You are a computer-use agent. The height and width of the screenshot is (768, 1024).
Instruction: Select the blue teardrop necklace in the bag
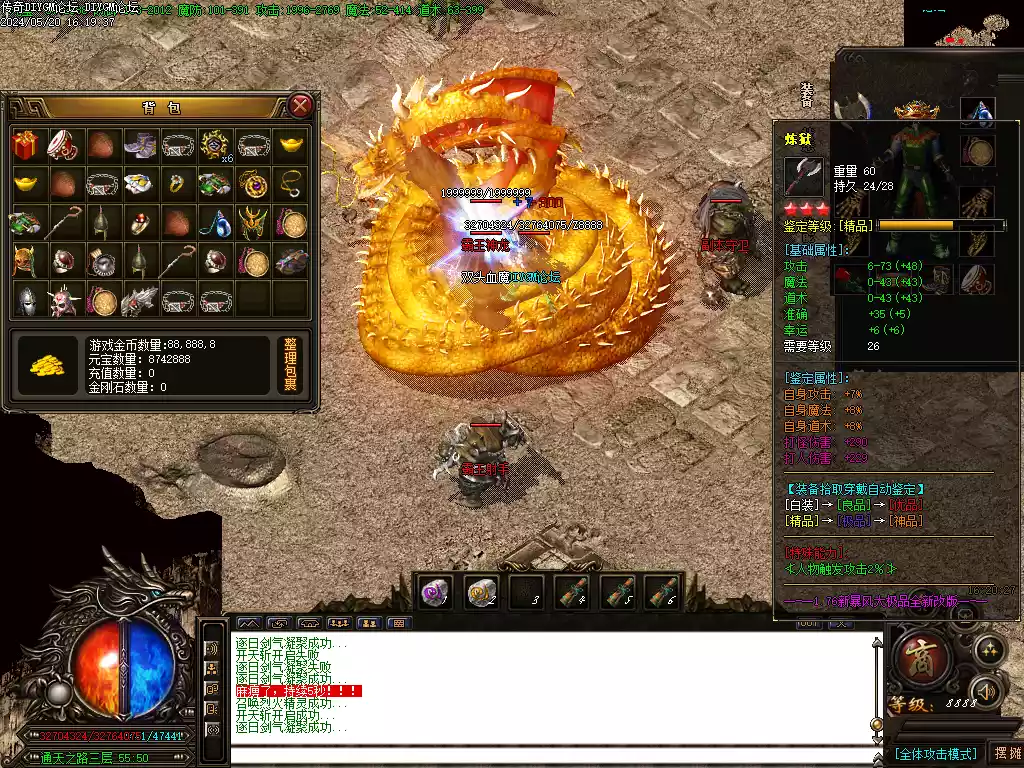(215, 222)
